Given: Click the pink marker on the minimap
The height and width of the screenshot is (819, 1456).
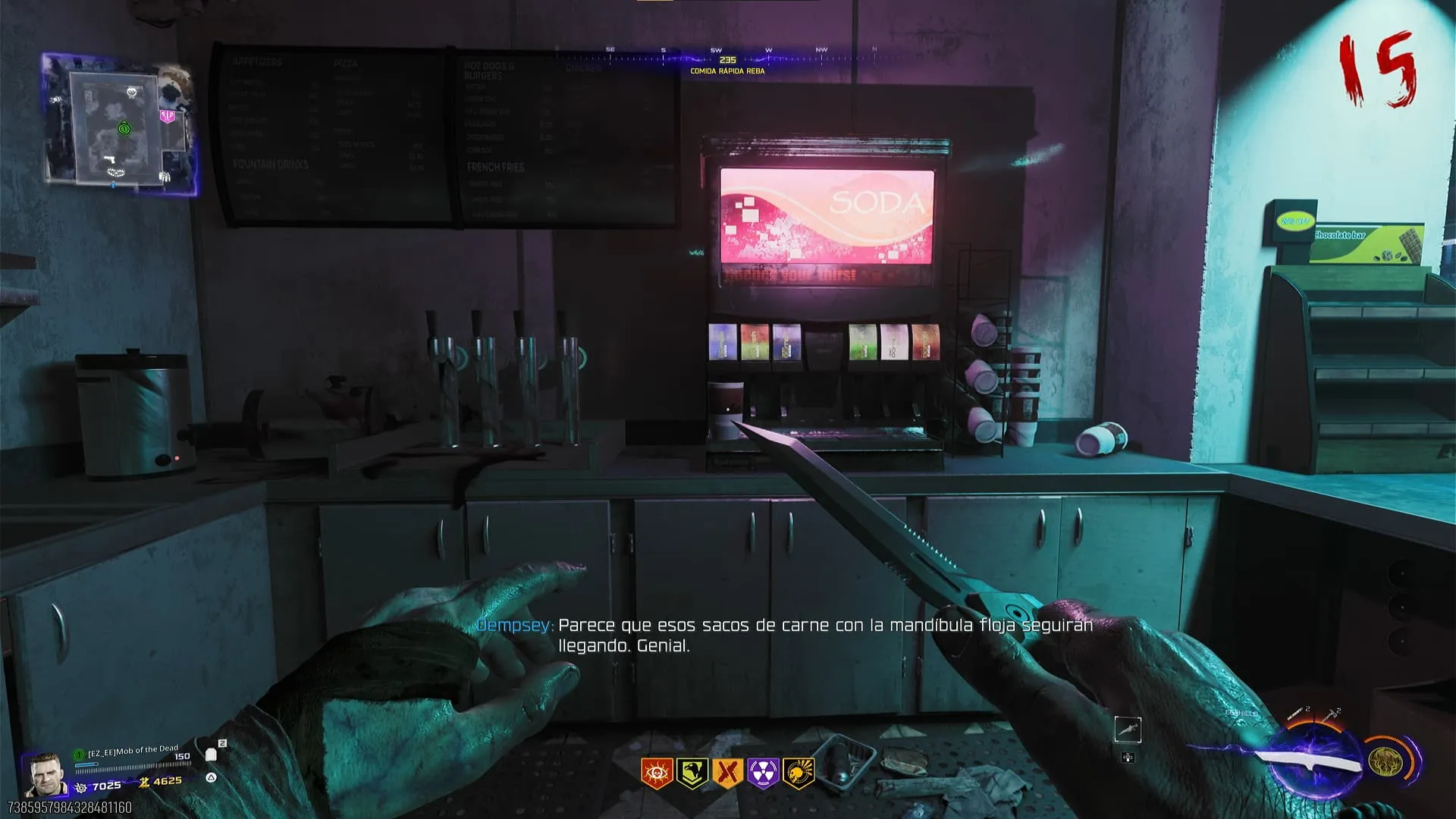Looking at the screenshot, I should [x=168, y=116].
